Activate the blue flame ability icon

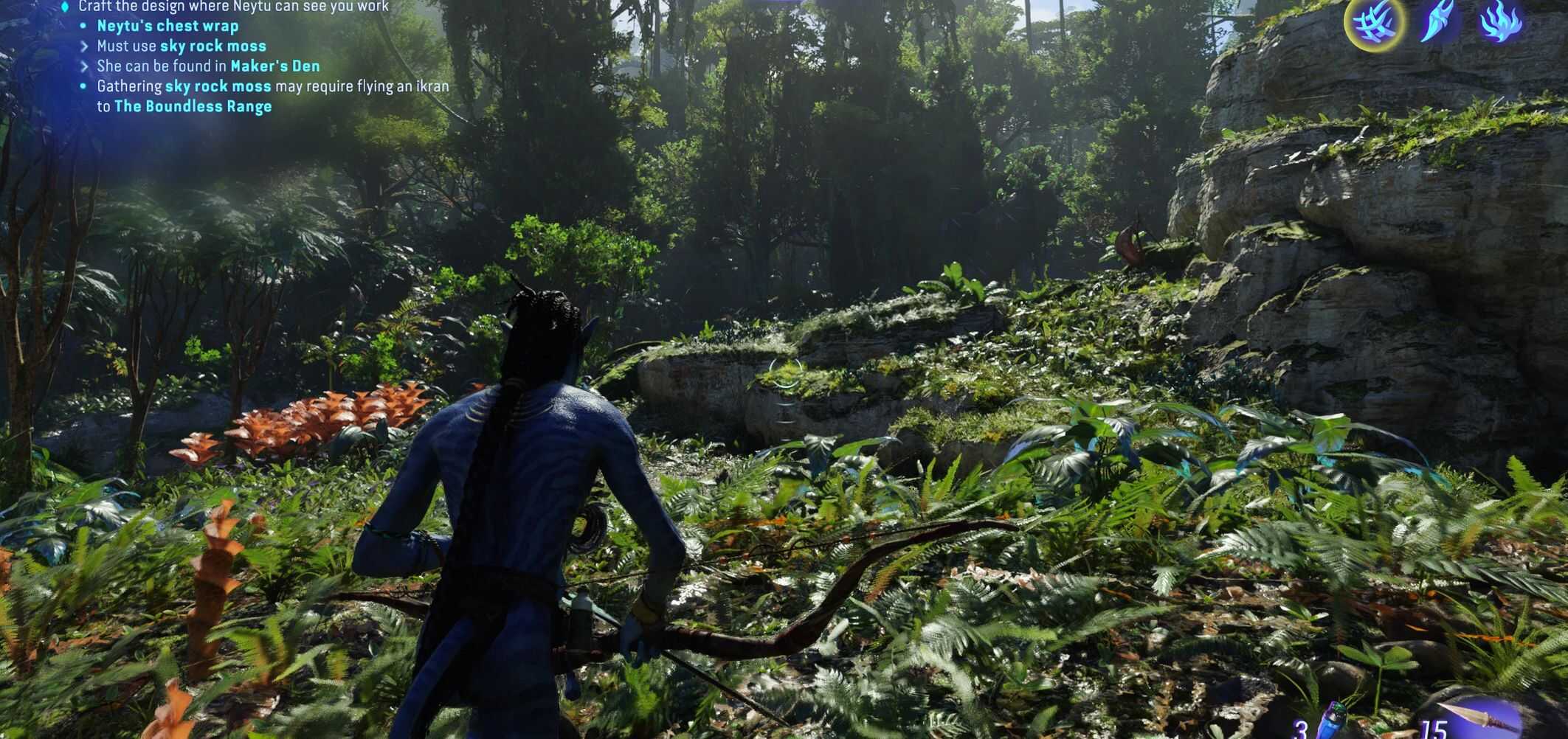pyautogui.click(x=1499, y=21)
